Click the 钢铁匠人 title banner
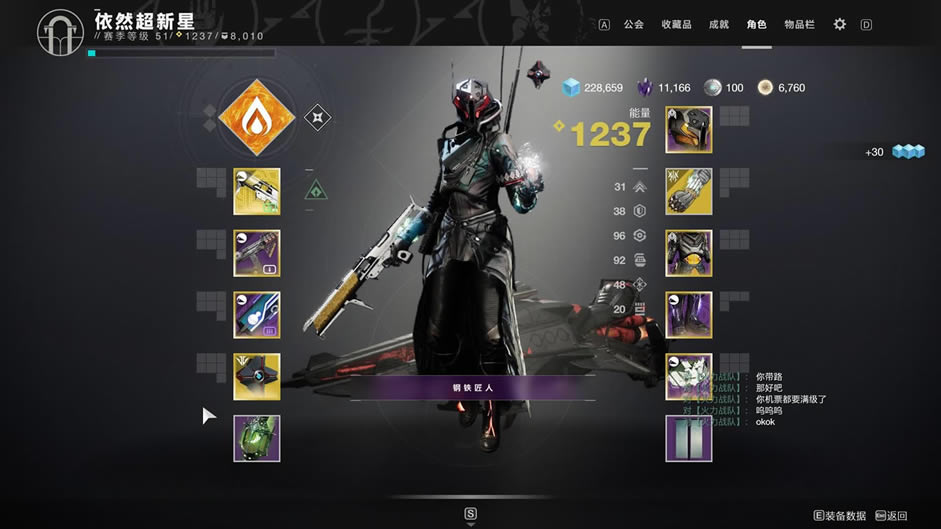Image resolution: width=941 pixels, height=529 pixels. [473, 388]
